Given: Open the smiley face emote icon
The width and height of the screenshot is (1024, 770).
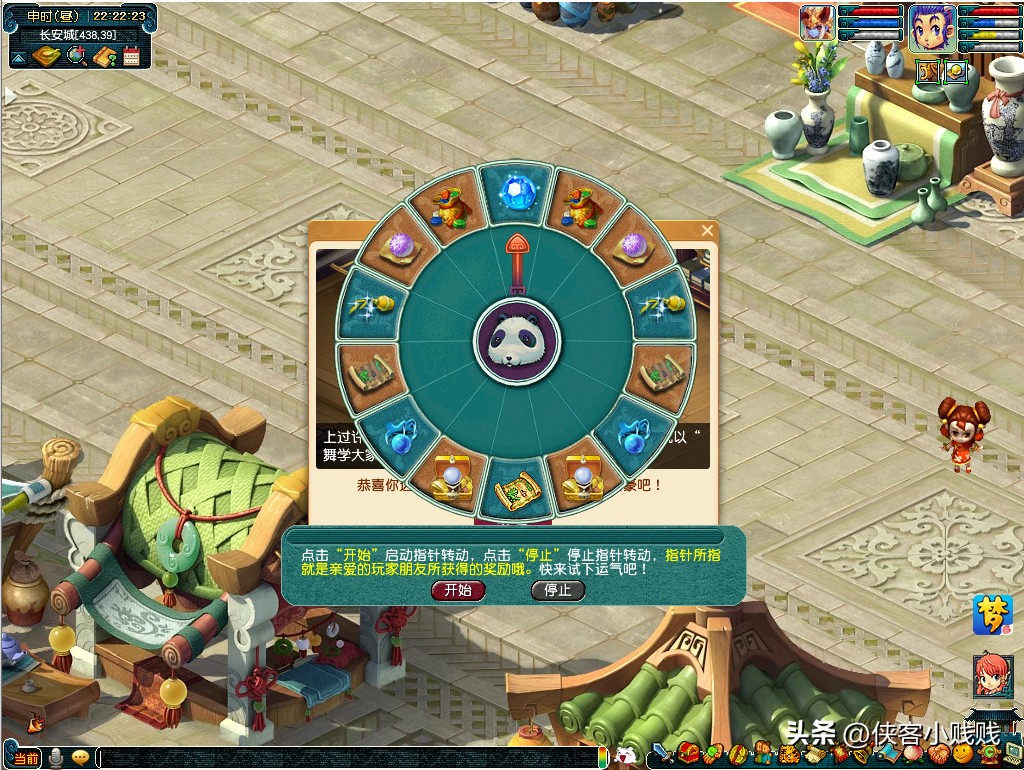Looking at the screenshot, I should 962,753.
